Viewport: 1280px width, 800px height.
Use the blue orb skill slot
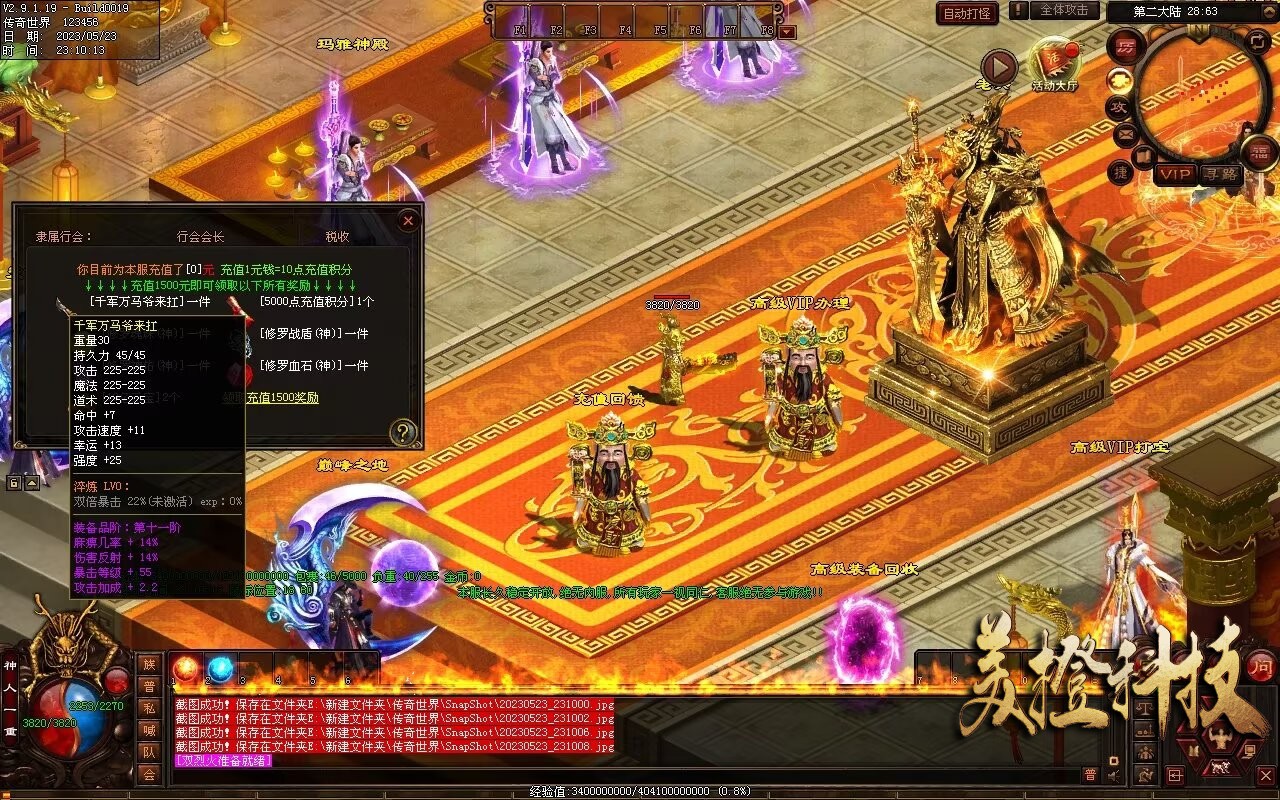point(220,669)
